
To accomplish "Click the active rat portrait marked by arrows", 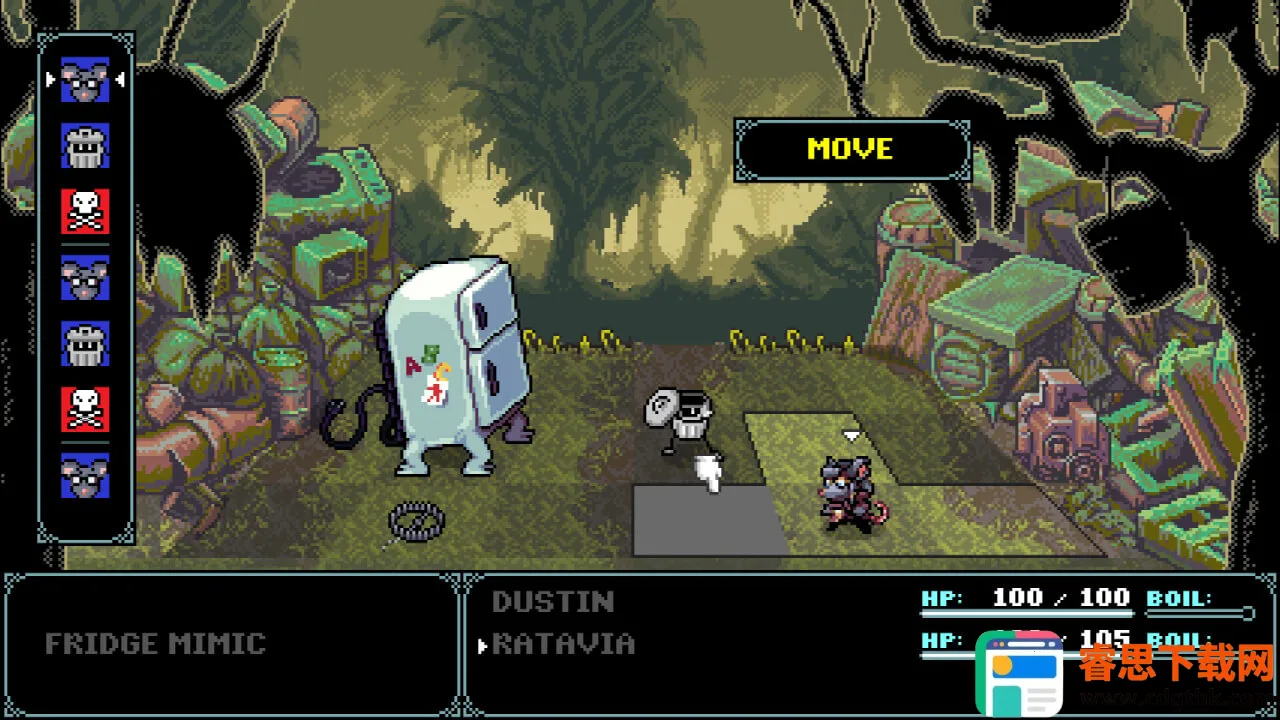I will tap(85, 79).
